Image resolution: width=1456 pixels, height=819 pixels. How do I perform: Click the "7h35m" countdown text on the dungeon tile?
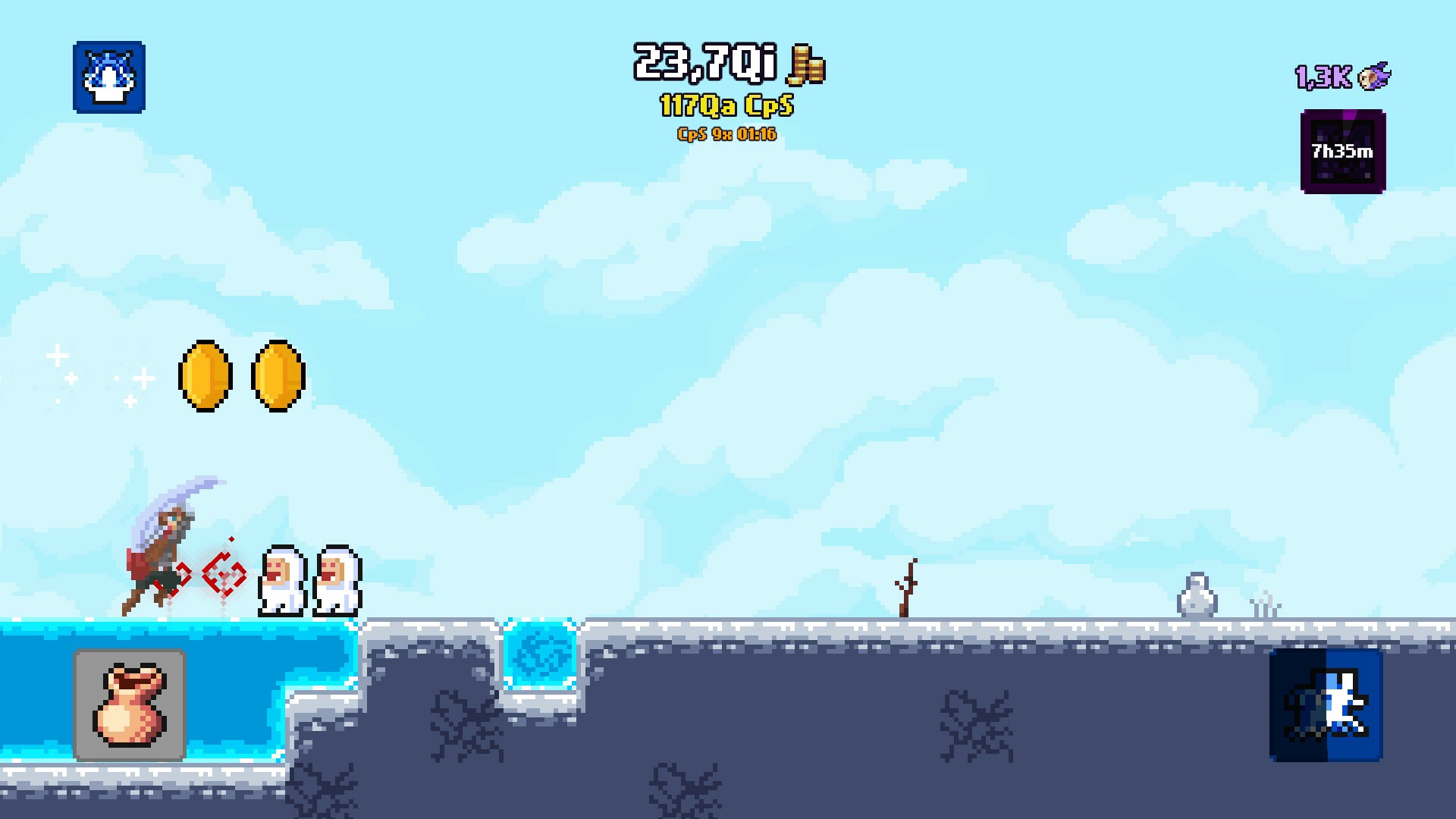[x=1342, y=149]
